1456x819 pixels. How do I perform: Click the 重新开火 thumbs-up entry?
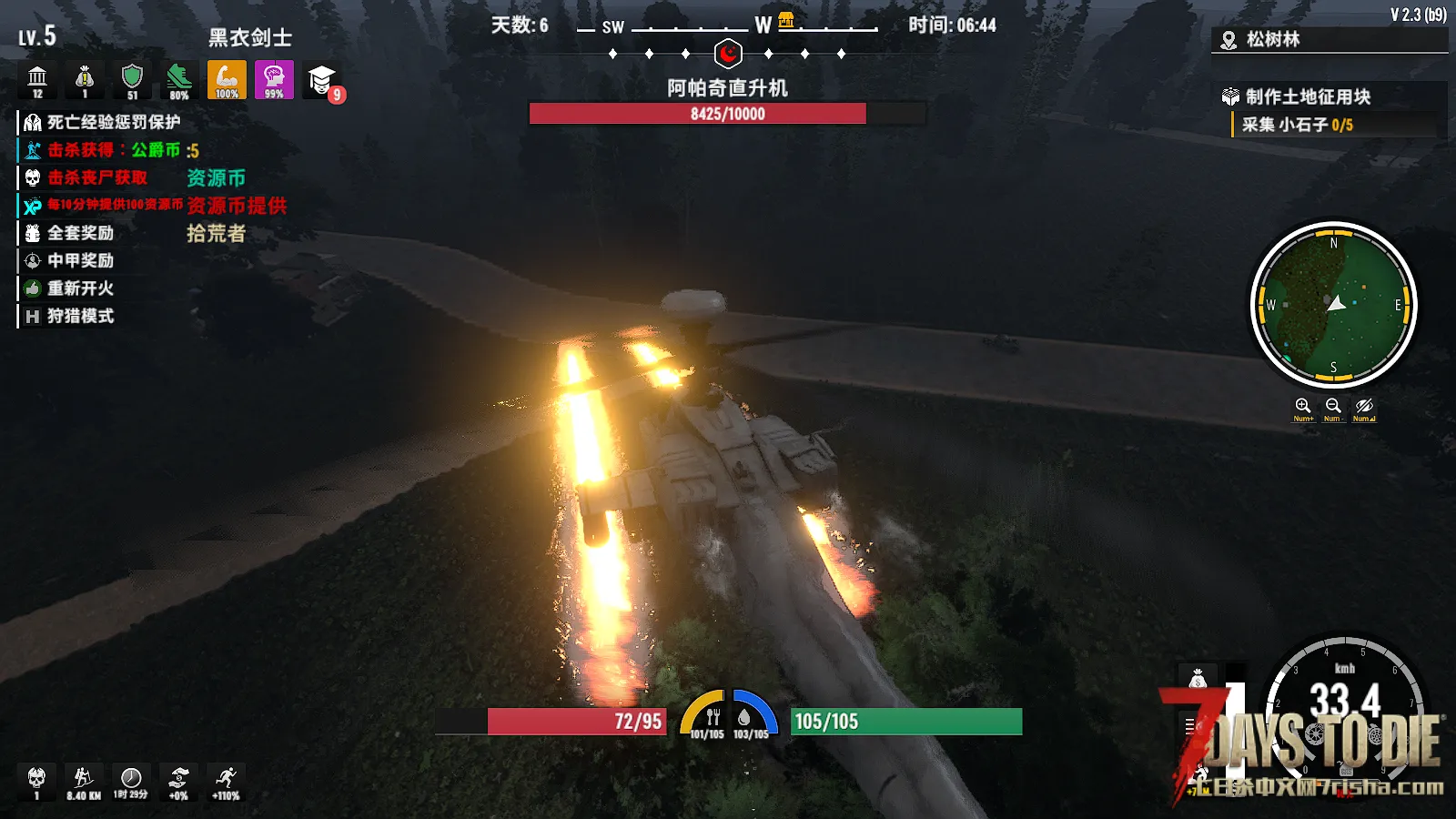coord(80,288)
